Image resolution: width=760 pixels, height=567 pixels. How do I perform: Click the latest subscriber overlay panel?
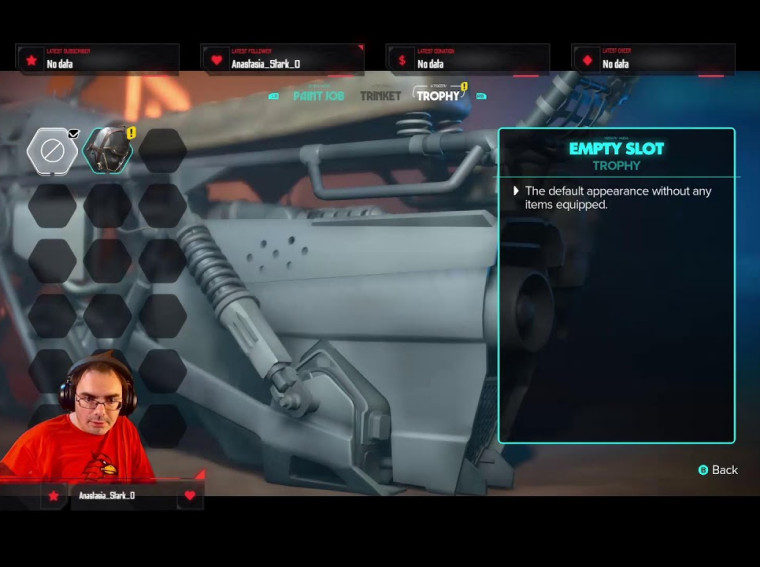coord(97,58)
